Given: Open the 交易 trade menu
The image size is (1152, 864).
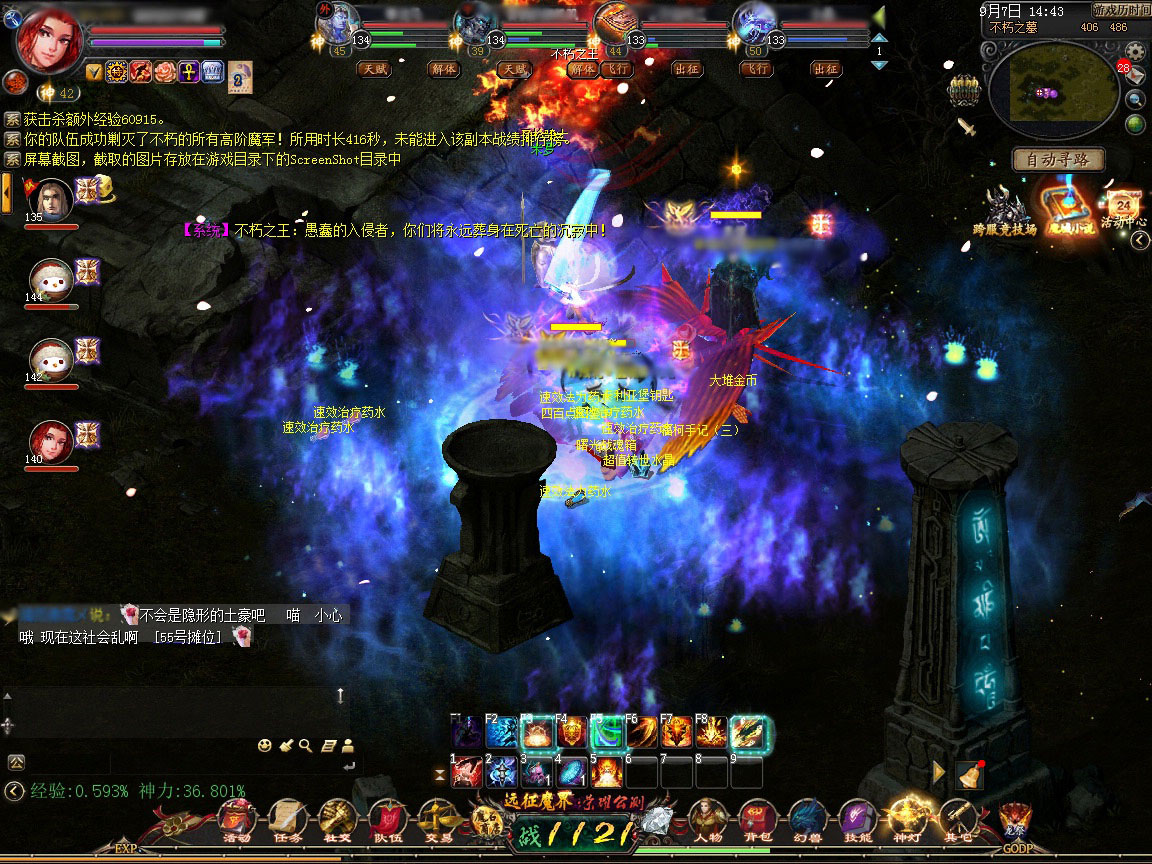Looking at the screenshot, I should coord(437,820).
